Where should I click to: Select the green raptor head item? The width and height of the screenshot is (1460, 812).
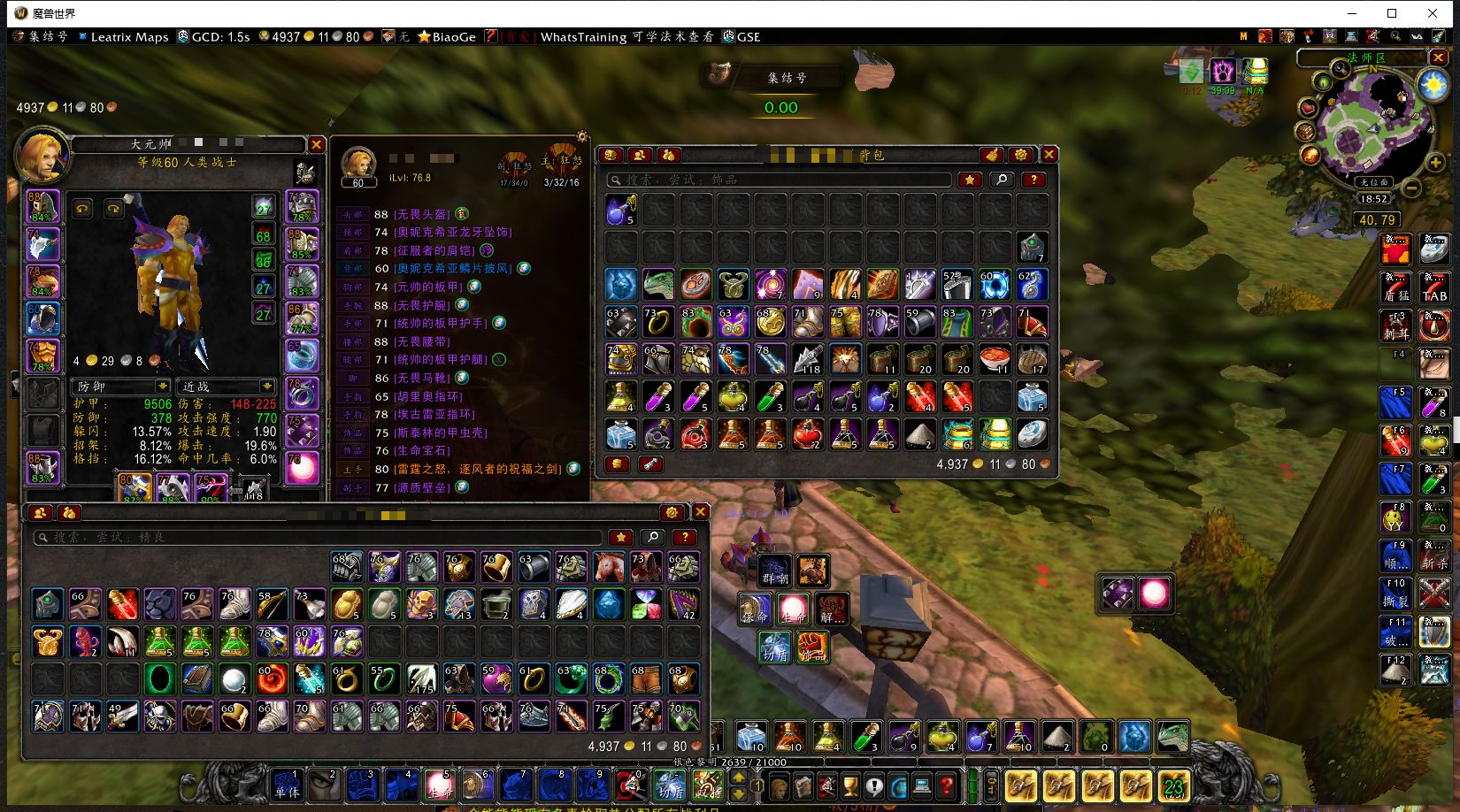pos(657,285)
